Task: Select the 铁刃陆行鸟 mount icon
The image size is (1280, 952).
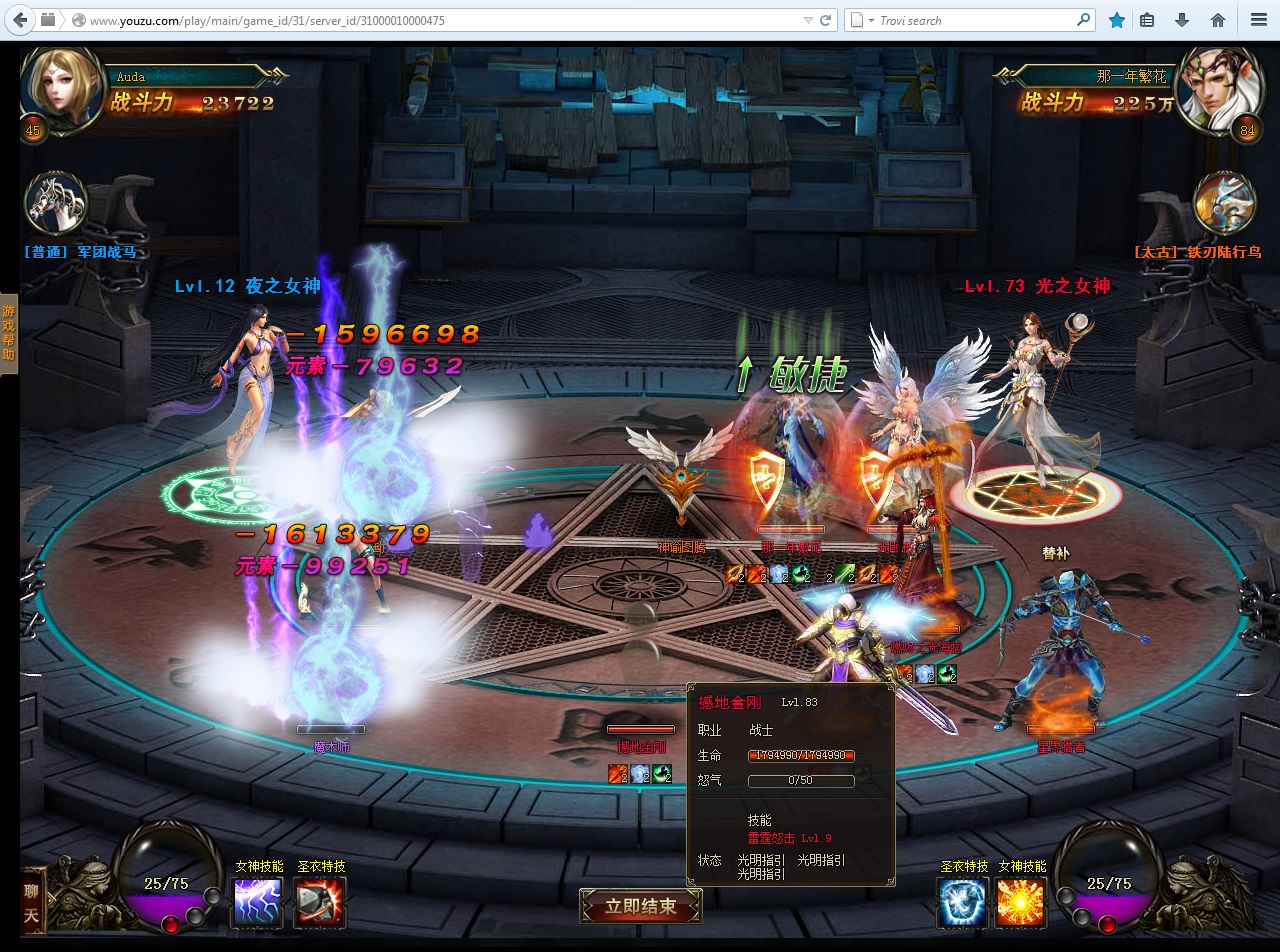Action: (1224, 205)
